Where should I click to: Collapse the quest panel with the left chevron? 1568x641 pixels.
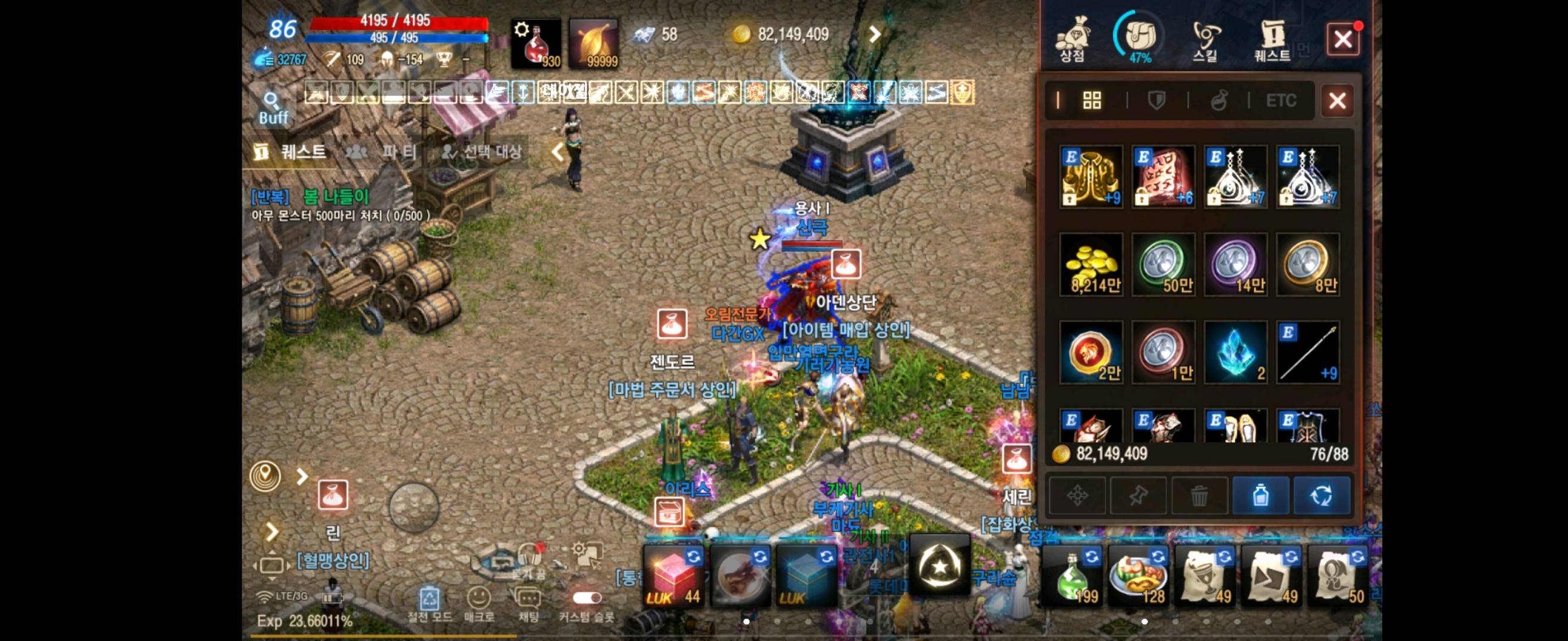(558, 153)
